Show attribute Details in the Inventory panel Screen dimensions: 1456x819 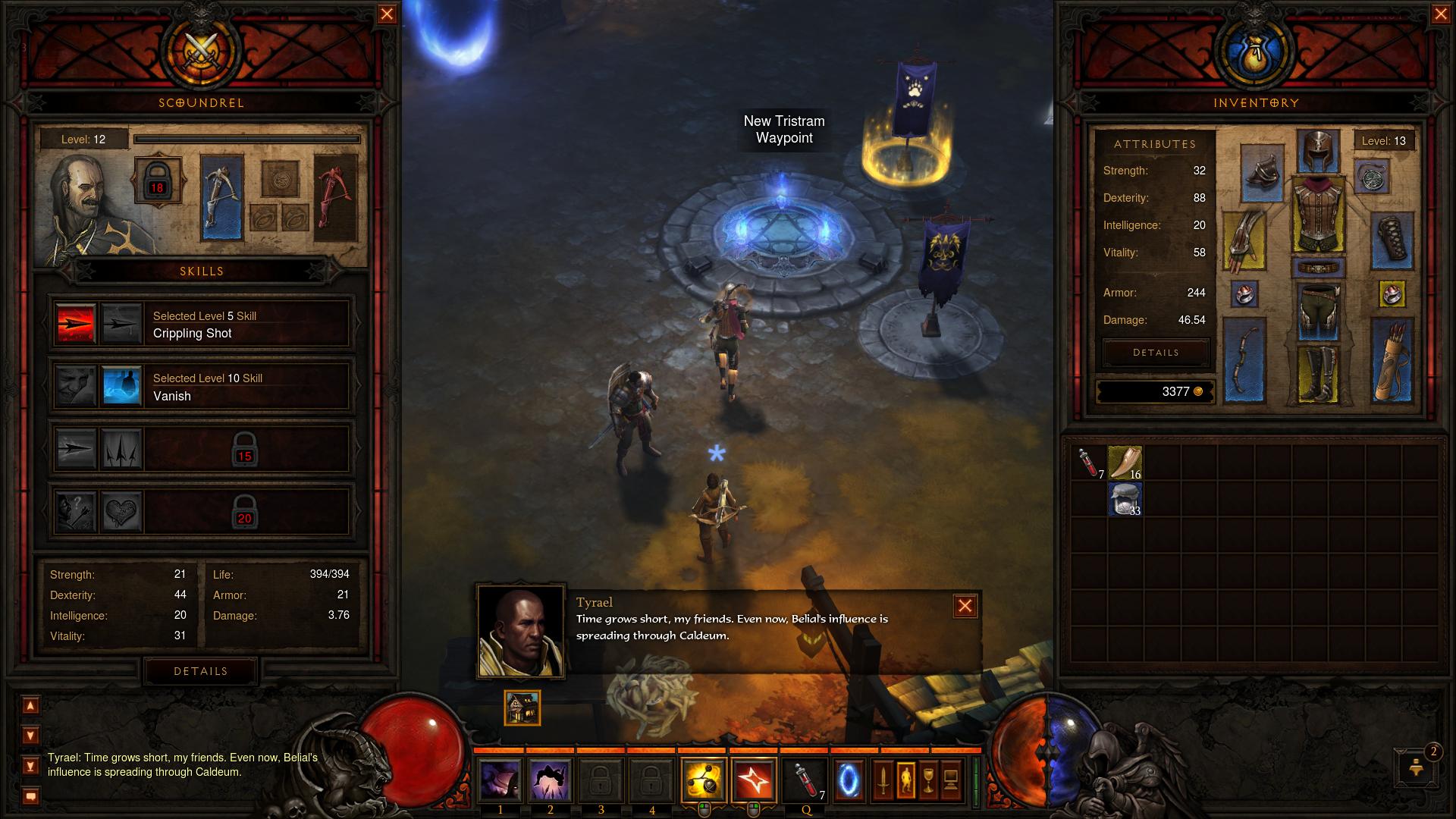click(1156, 353)
